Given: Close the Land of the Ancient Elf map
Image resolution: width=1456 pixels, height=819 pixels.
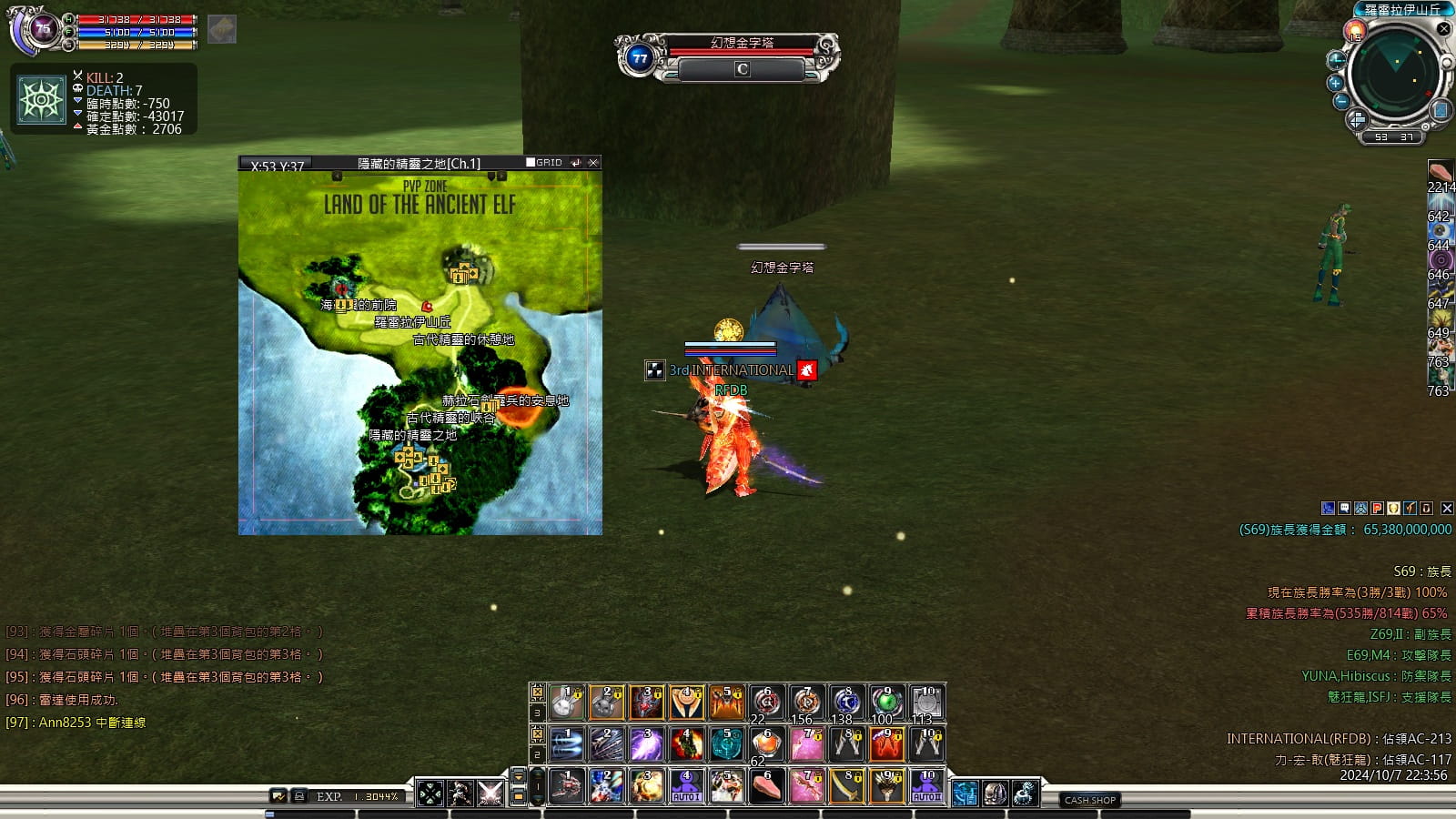Looking at the screenshot, I should click(593, 163).
